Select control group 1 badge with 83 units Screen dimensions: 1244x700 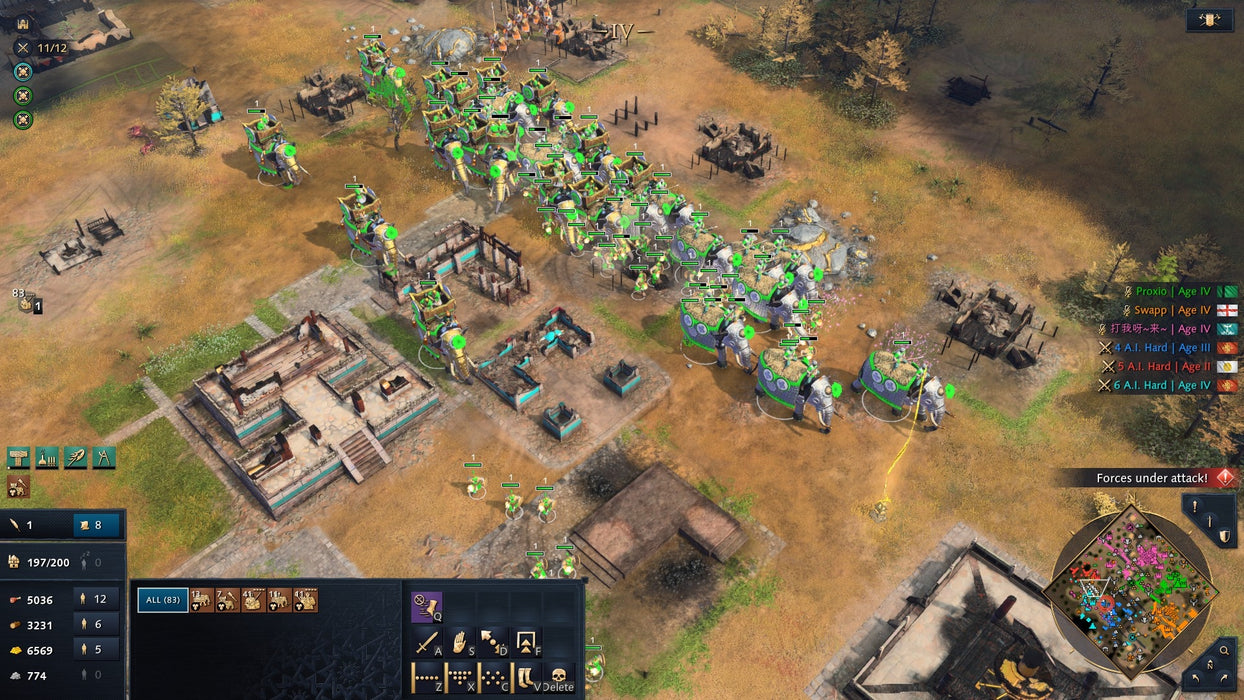[28, 301]
